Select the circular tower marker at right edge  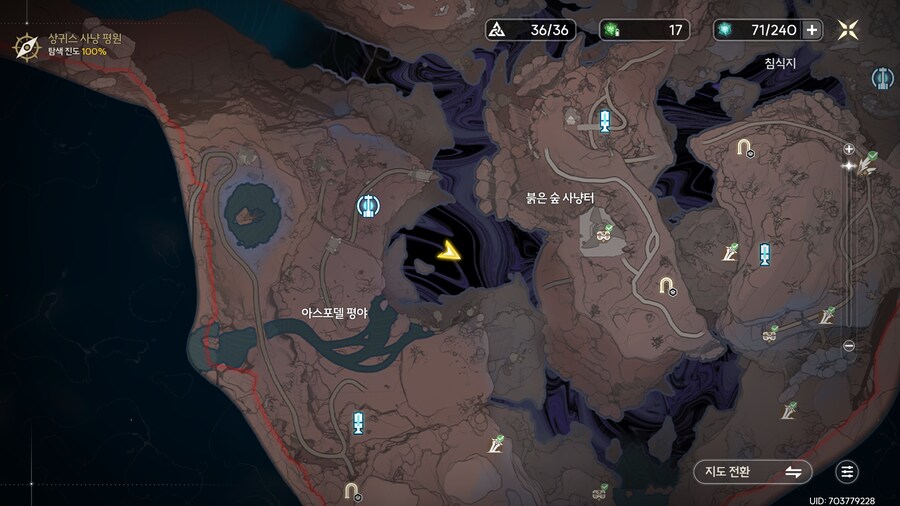[x=883, y=78]
